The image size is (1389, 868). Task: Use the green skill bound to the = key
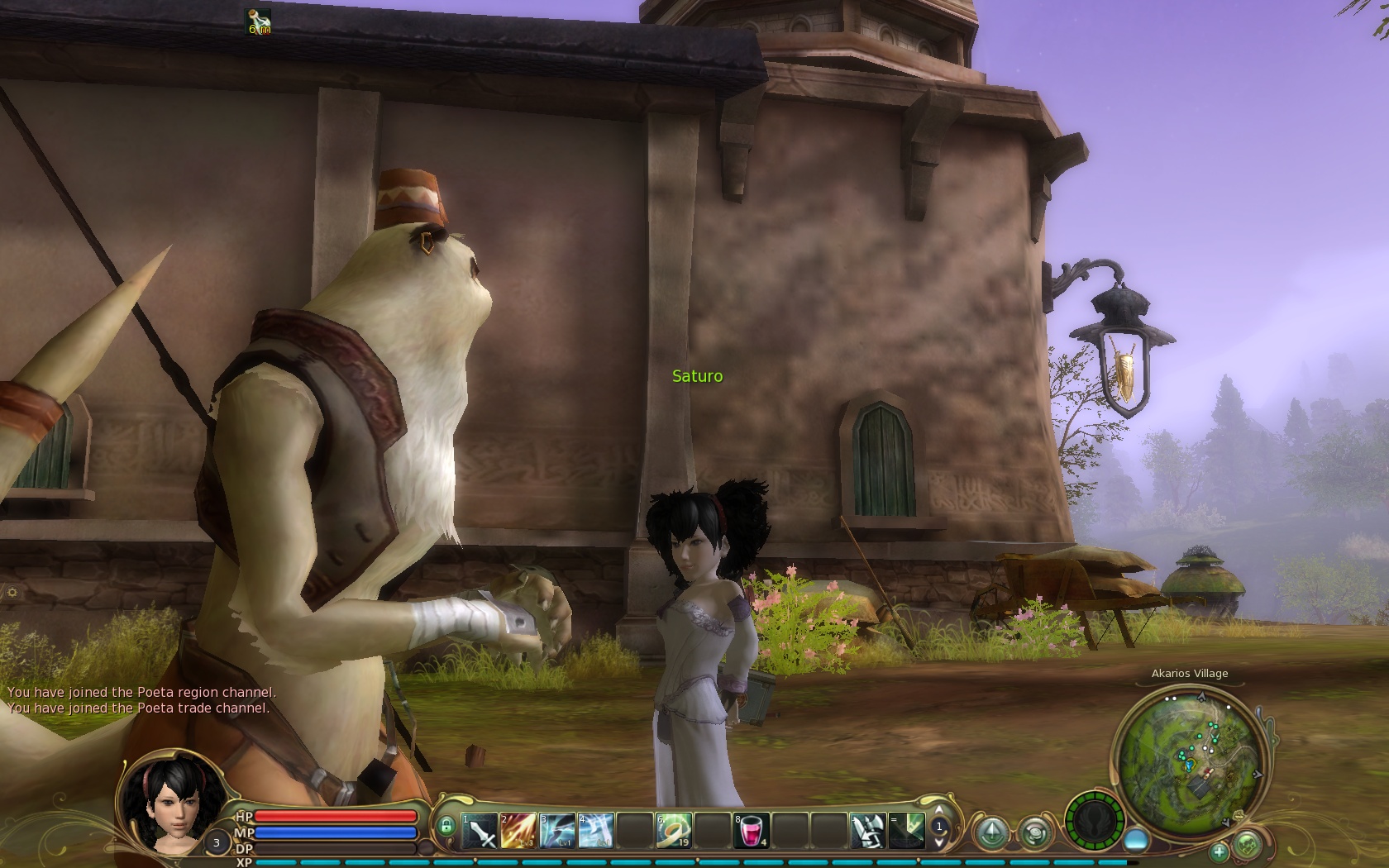(906, 831)
